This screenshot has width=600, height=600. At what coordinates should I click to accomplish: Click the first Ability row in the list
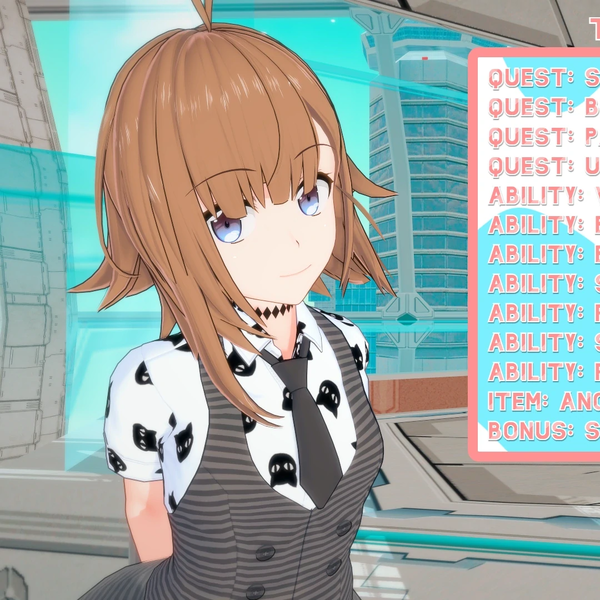pyautogui.click(x=540, y=196)
